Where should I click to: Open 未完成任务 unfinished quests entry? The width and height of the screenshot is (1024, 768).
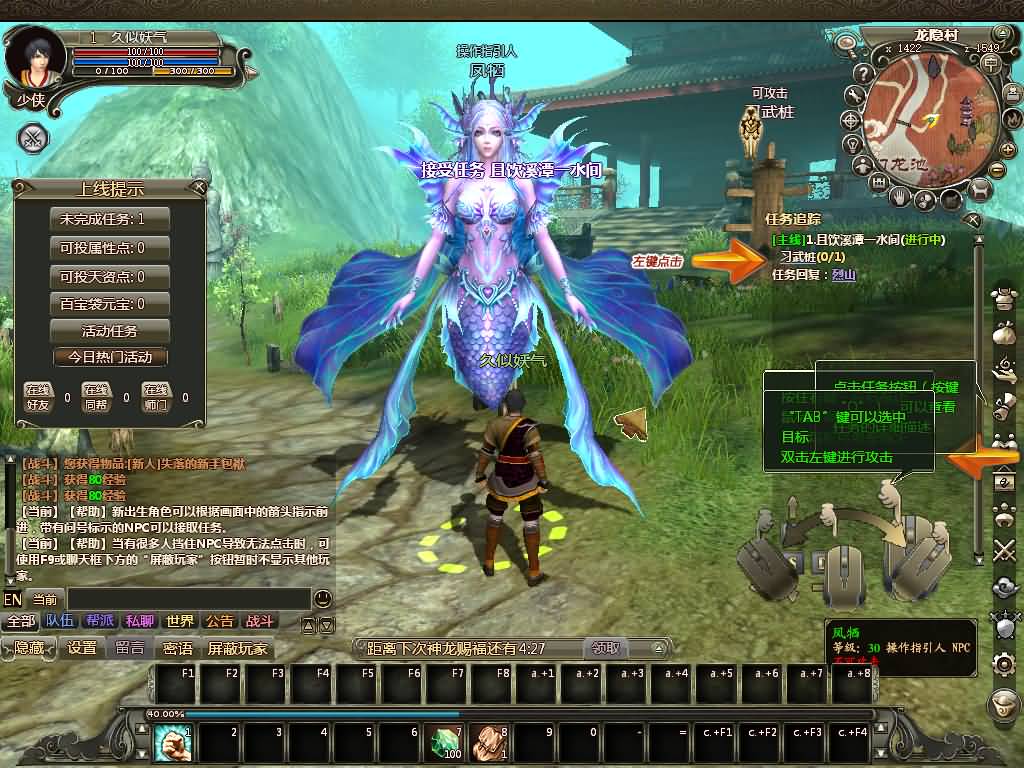109,219
